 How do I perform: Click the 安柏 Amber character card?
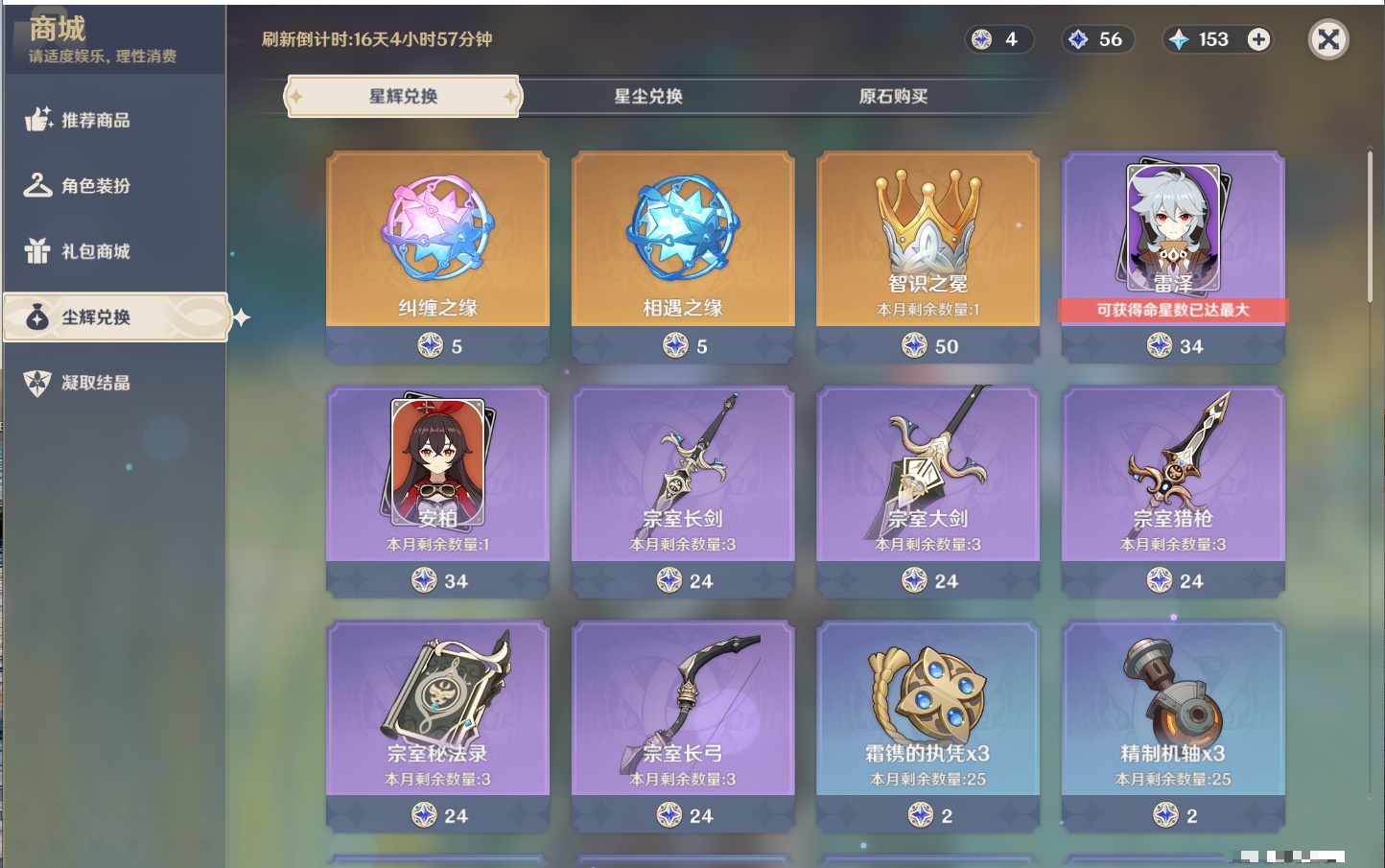[x=437, y=470]
